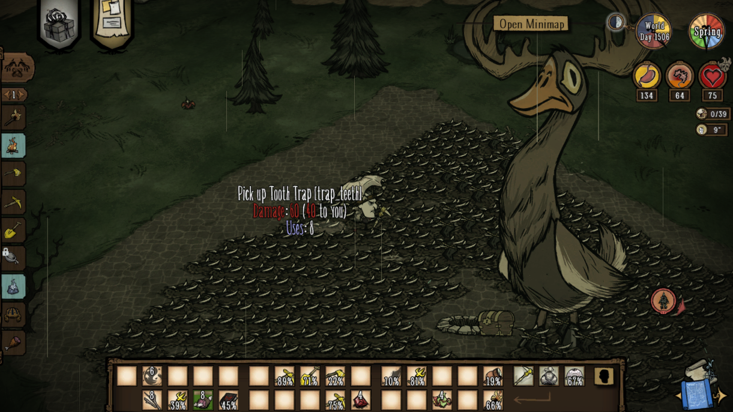Open the crafting menu tab with crossed tools

(x=16, y=68)
